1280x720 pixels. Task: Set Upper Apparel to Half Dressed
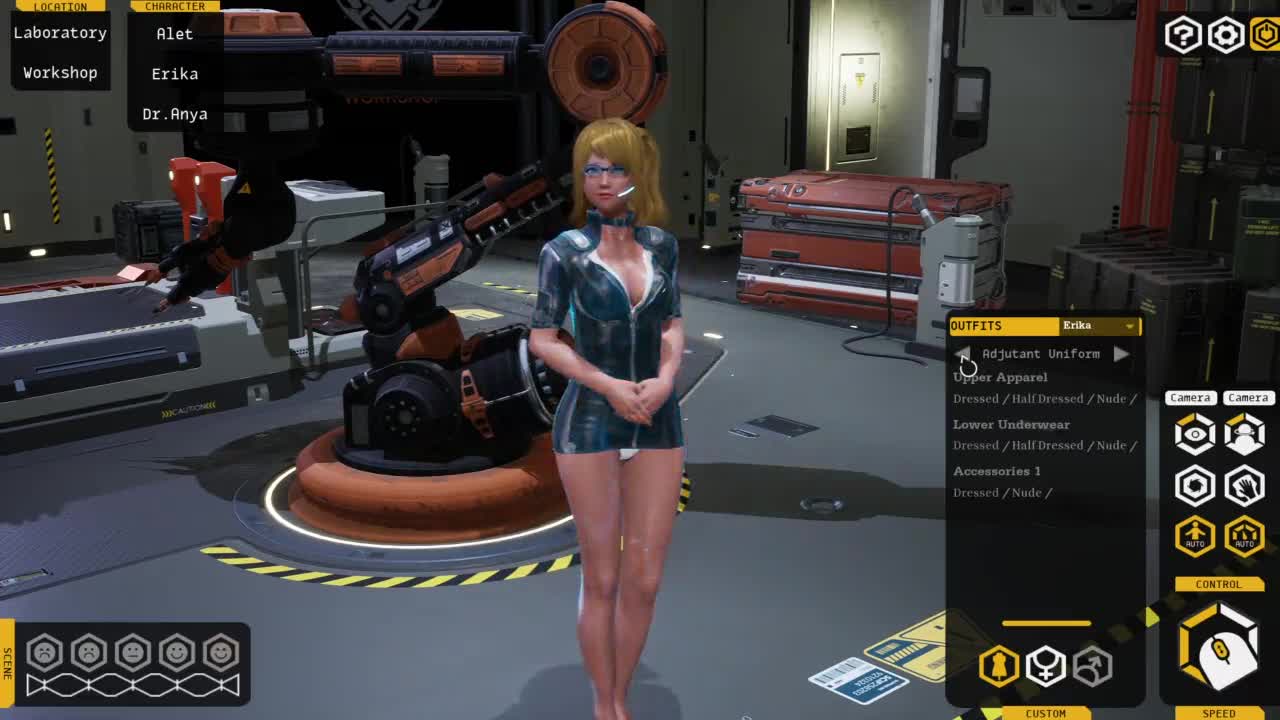tap(1047, 399)
